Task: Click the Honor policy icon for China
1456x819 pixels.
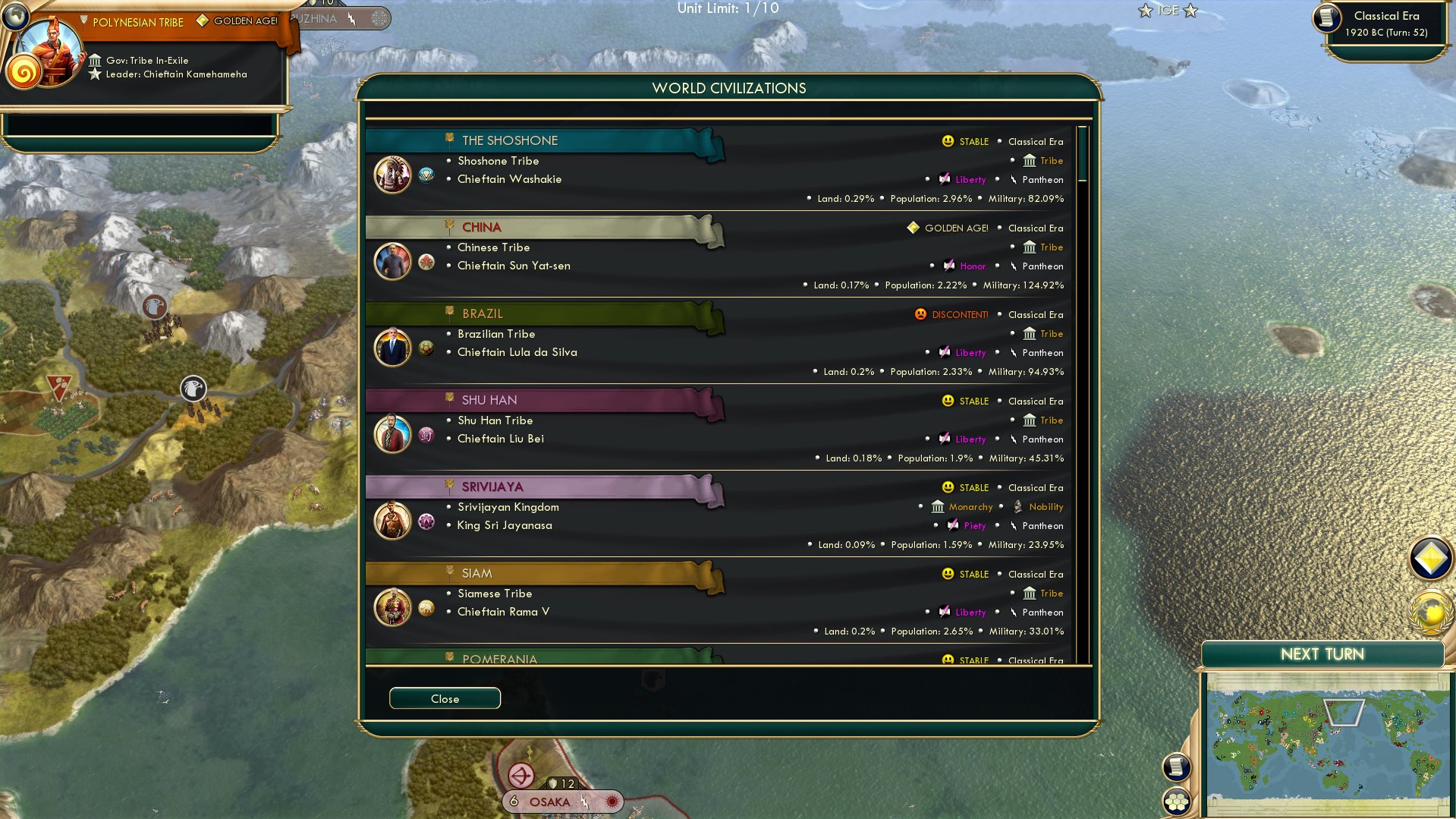Action: click(x=948, y=266)
